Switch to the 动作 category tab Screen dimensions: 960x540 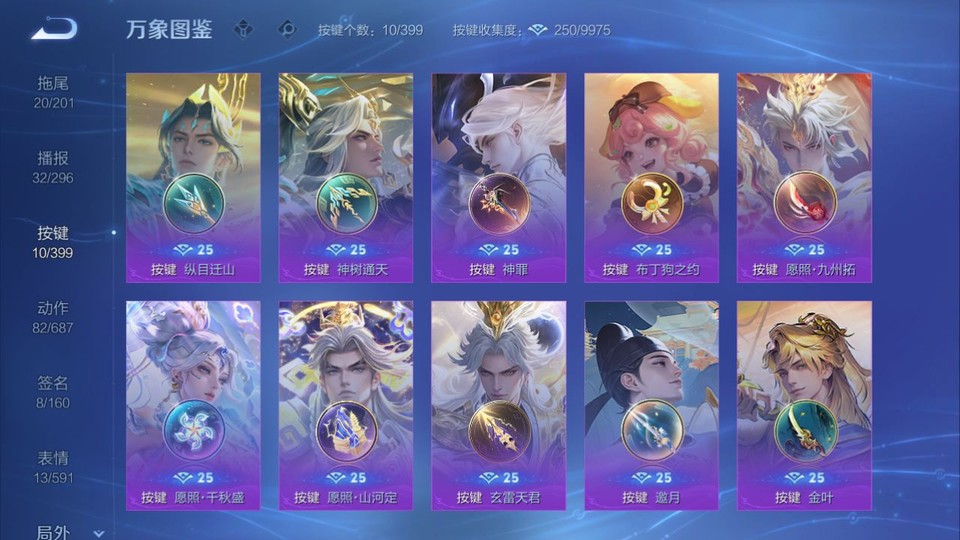point(53,316)
